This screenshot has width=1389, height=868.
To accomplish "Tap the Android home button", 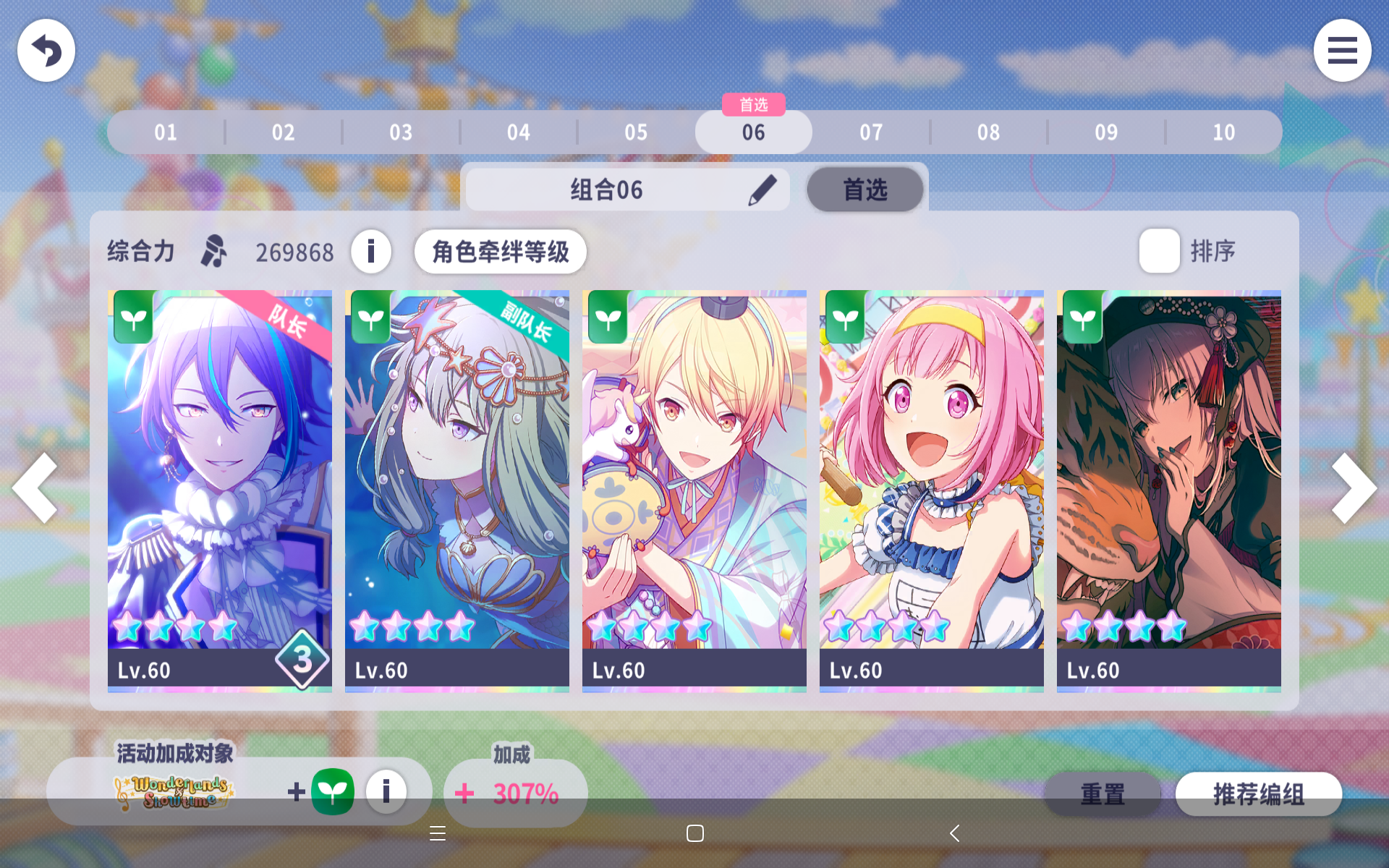I will coord(694,833).
